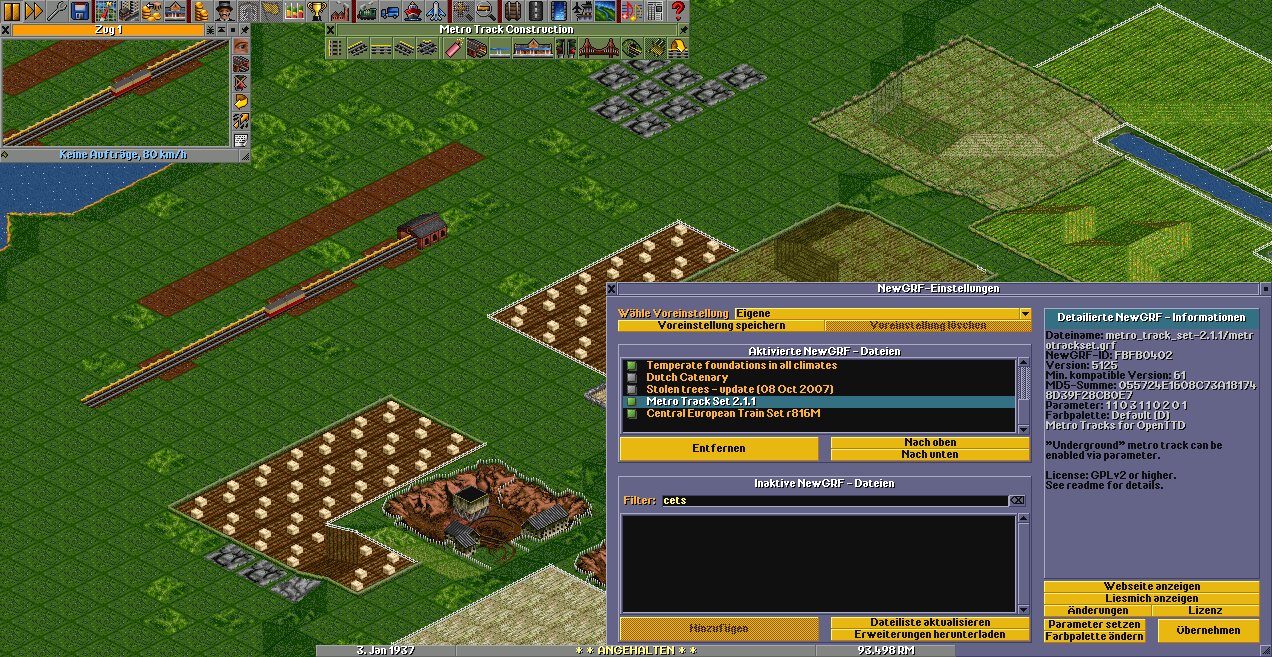Apply changes with Übernehmen
1272x657 pixels.
1208,631
